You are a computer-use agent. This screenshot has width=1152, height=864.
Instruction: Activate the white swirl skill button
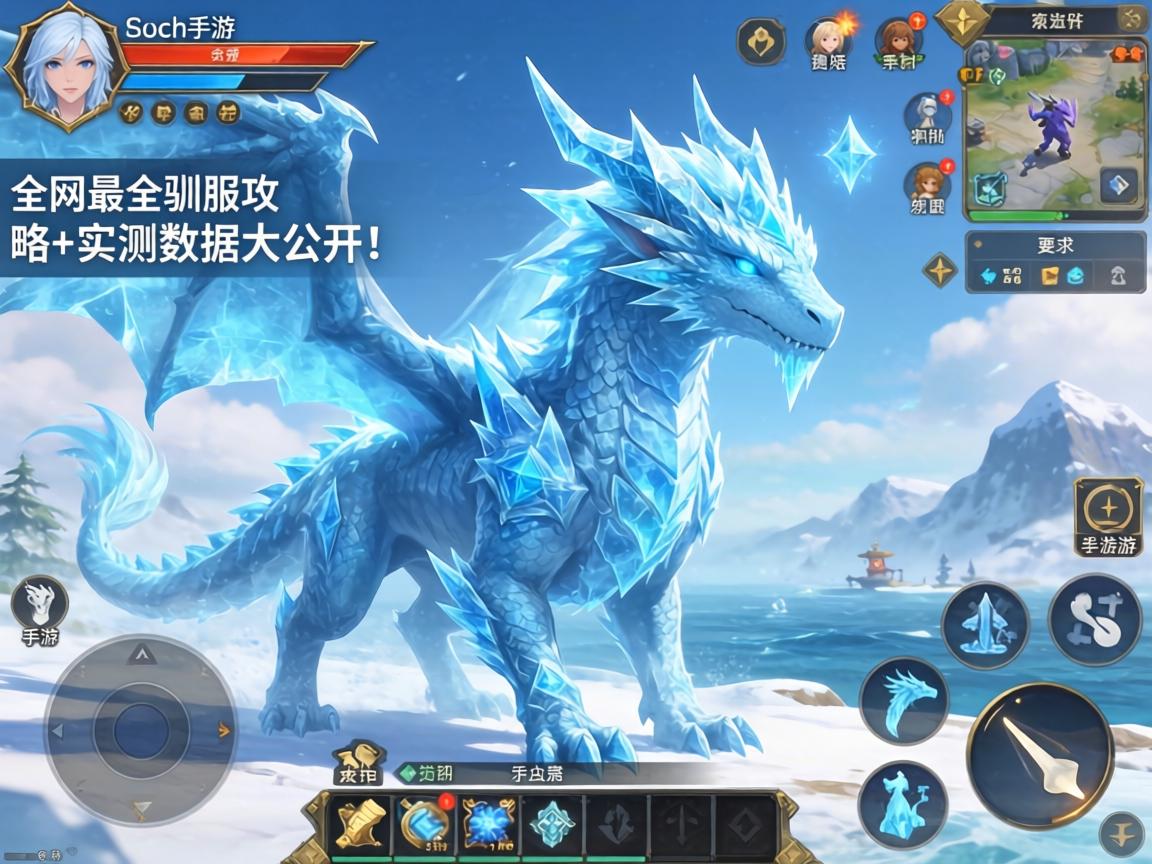click(x=1095, y=619)
